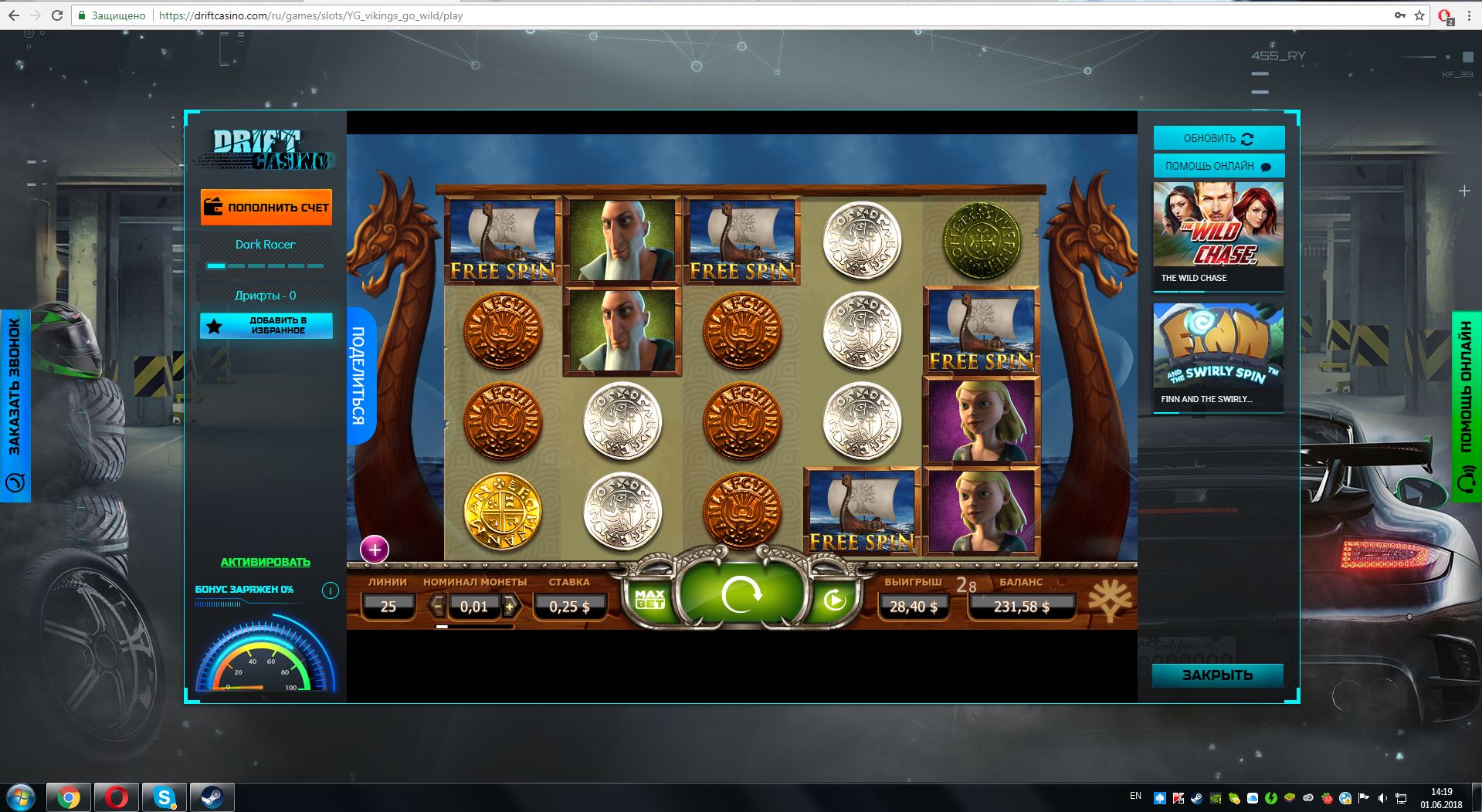Open the green Помощь онлайн side tab

[1467, 406]
